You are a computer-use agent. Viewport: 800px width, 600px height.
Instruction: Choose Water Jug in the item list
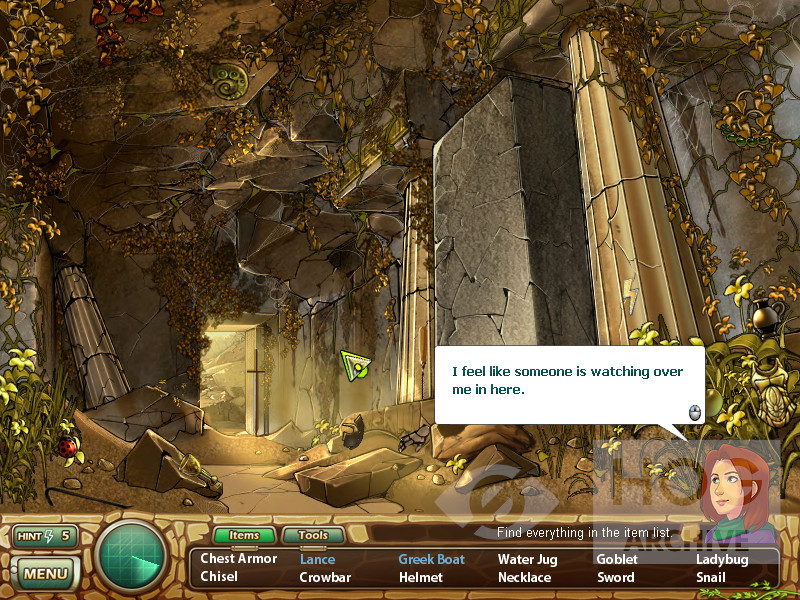click(527, 559)
